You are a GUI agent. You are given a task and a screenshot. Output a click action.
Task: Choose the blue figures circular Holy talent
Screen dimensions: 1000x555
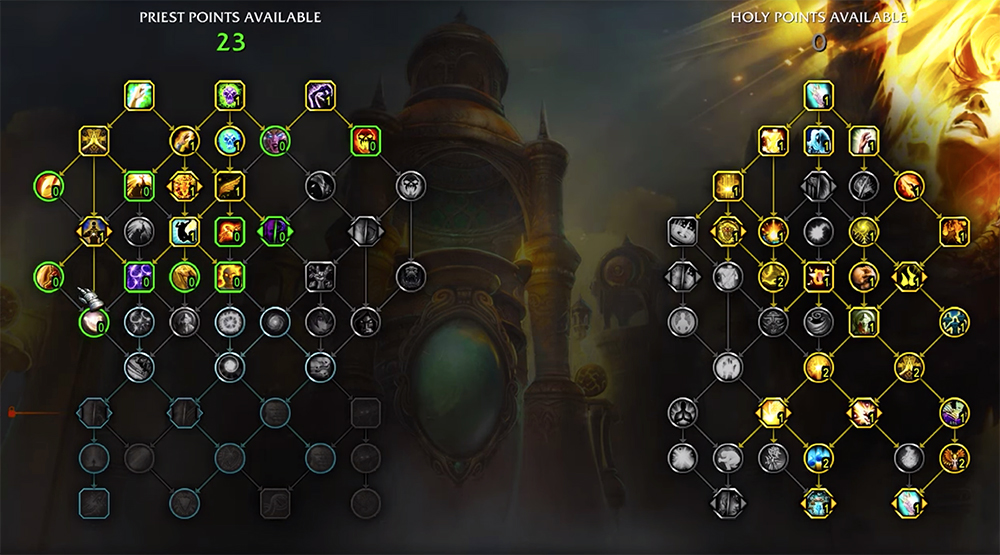click(x=953, y=321)
